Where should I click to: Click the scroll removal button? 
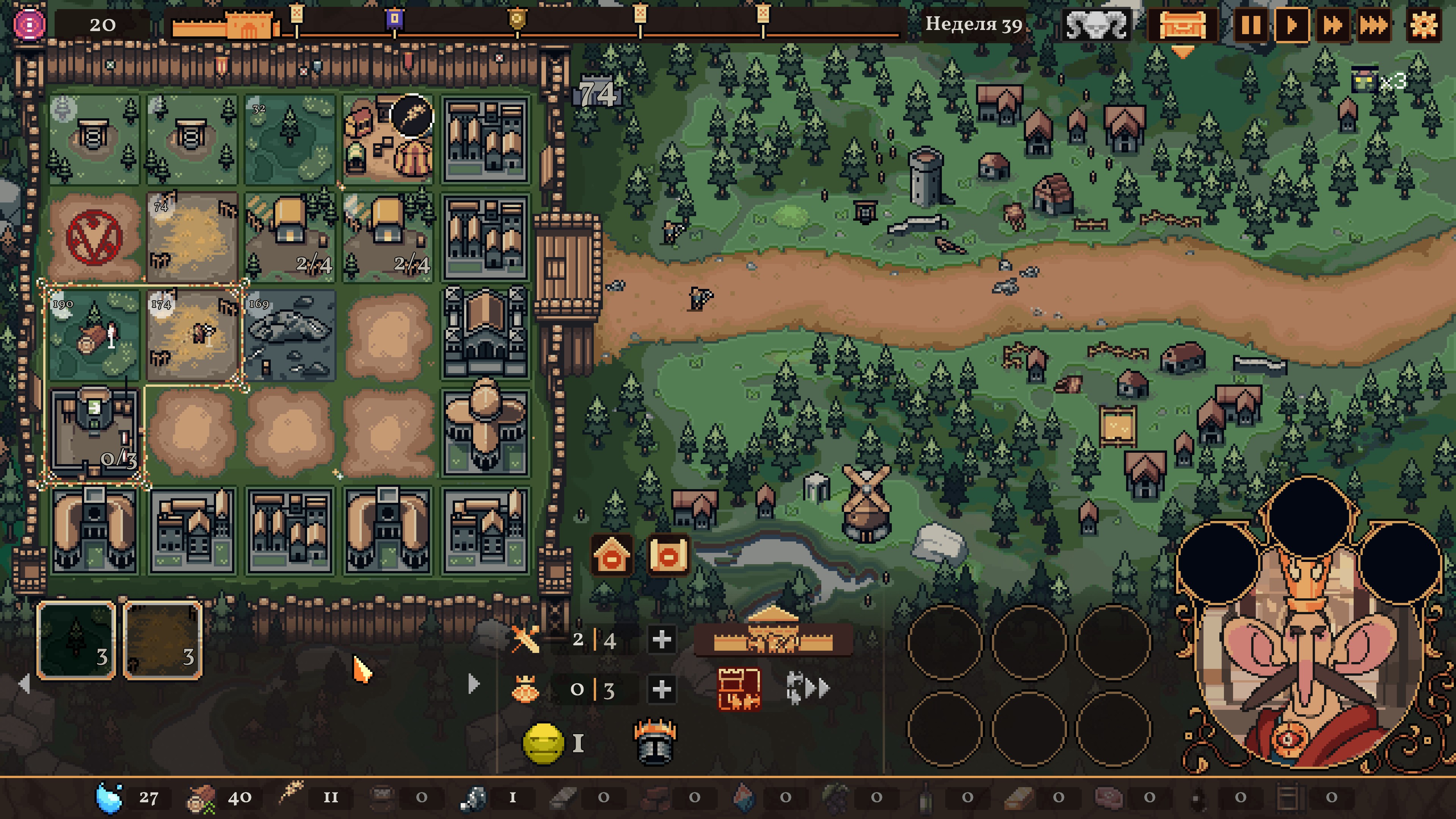668,555
